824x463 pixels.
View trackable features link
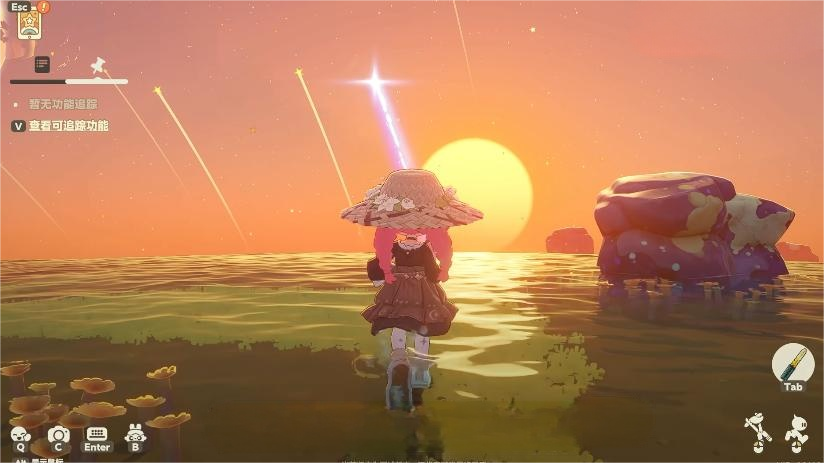click(68, 126)
